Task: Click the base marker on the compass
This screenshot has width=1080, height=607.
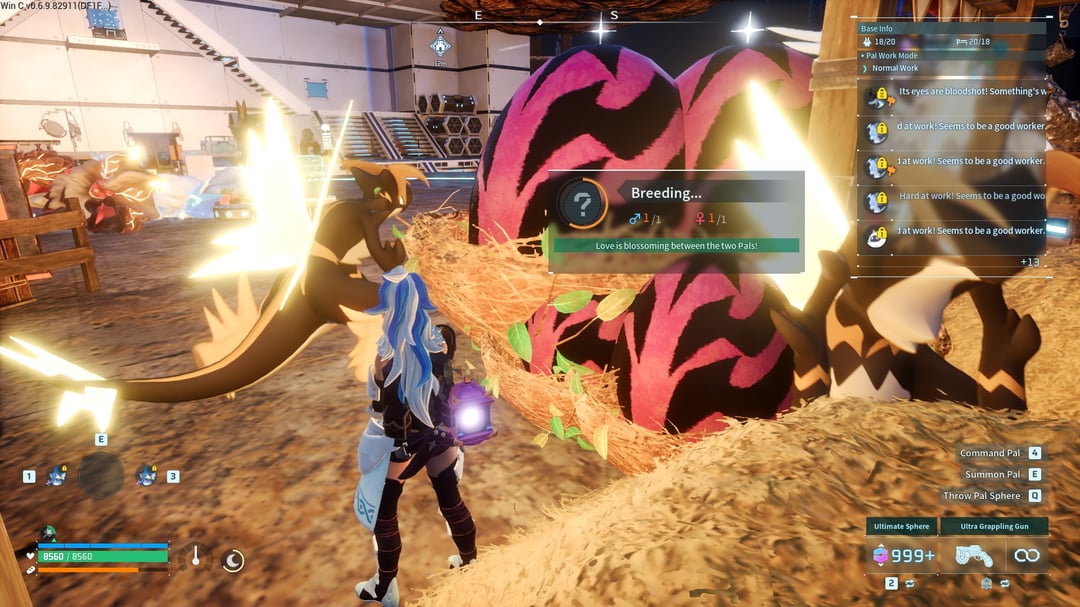Action: click(439, 44)
